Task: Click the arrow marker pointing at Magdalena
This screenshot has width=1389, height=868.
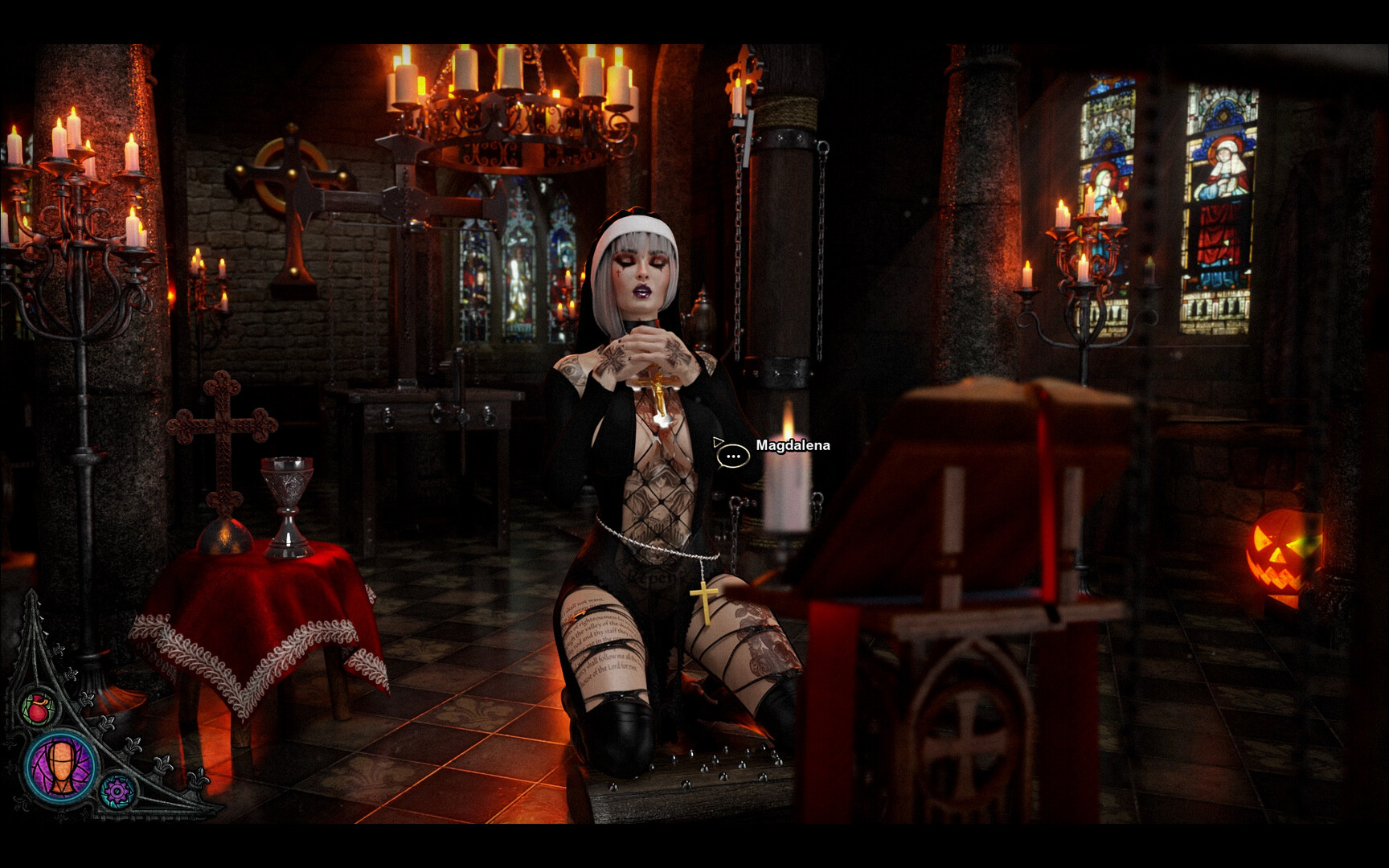Action: (x=716, y=441)
